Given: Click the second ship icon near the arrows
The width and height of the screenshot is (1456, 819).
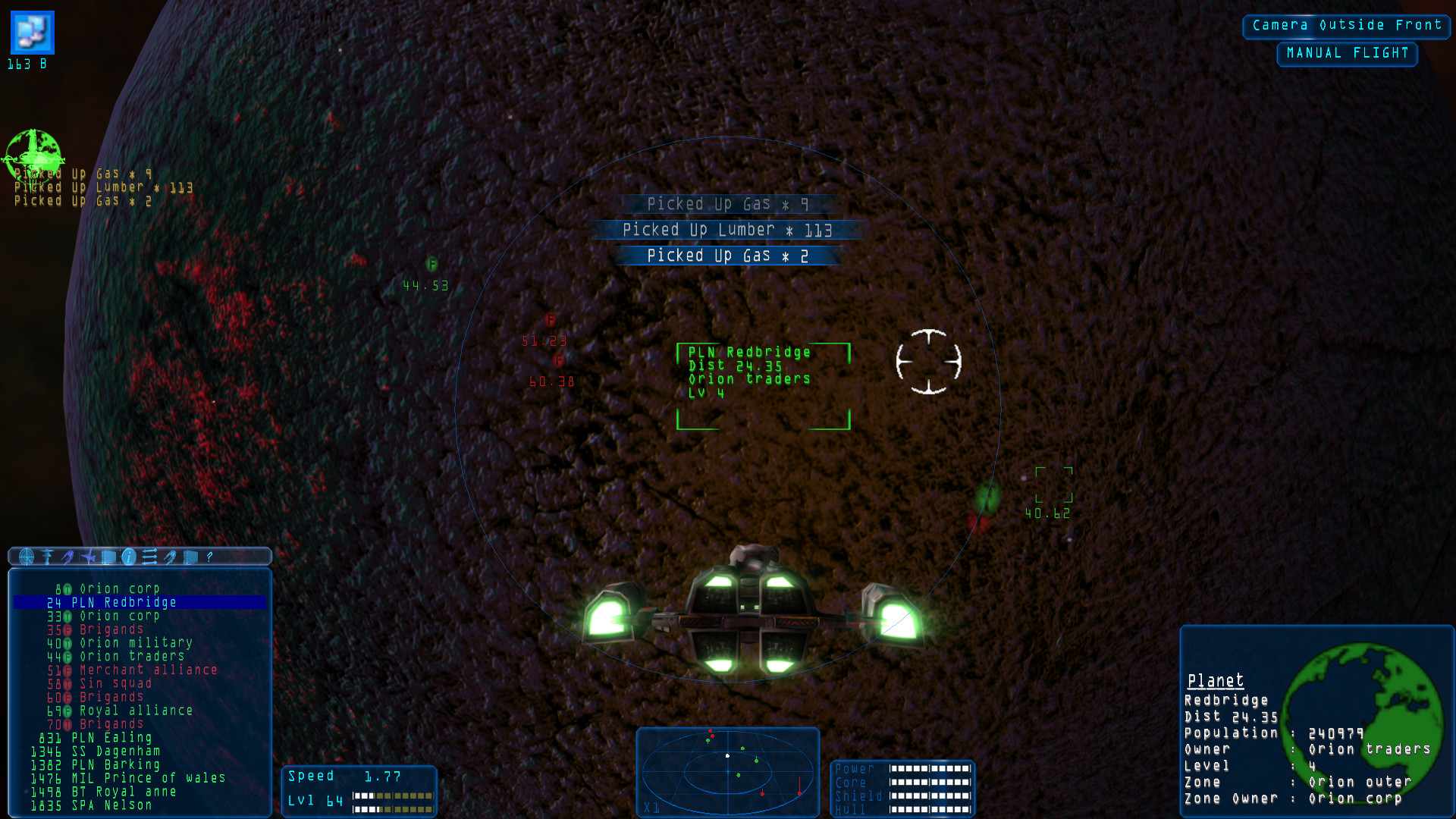Looking at the screenshot, I should [x=168, y=557].
